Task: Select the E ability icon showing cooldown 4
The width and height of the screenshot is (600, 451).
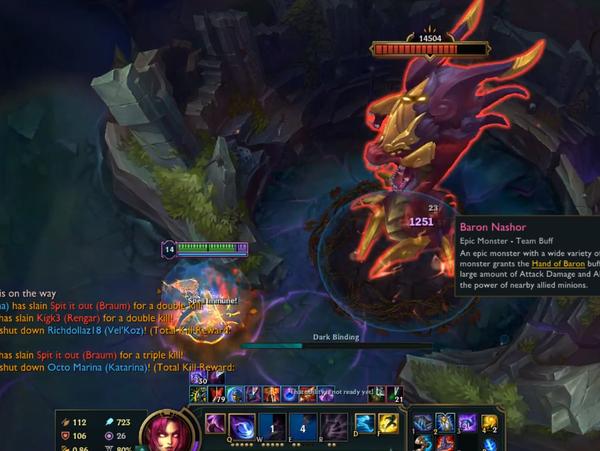Action: (x=304, y=425)
